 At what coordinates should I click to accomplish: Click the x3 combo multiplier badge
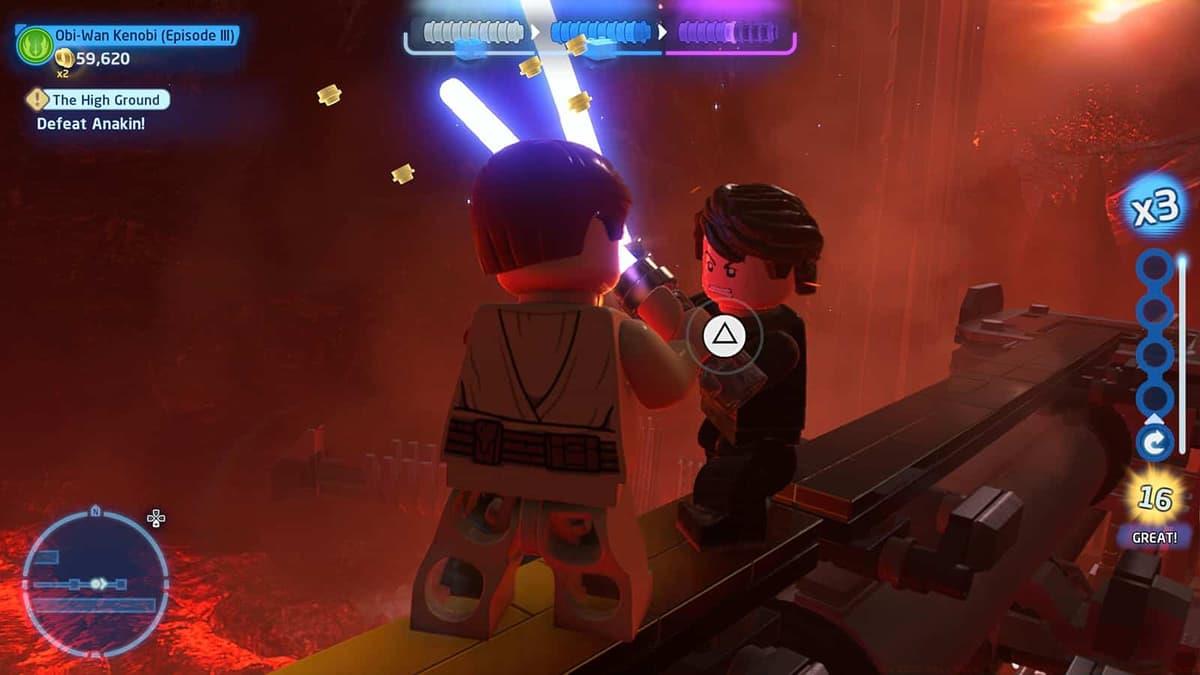point(1156,209)
